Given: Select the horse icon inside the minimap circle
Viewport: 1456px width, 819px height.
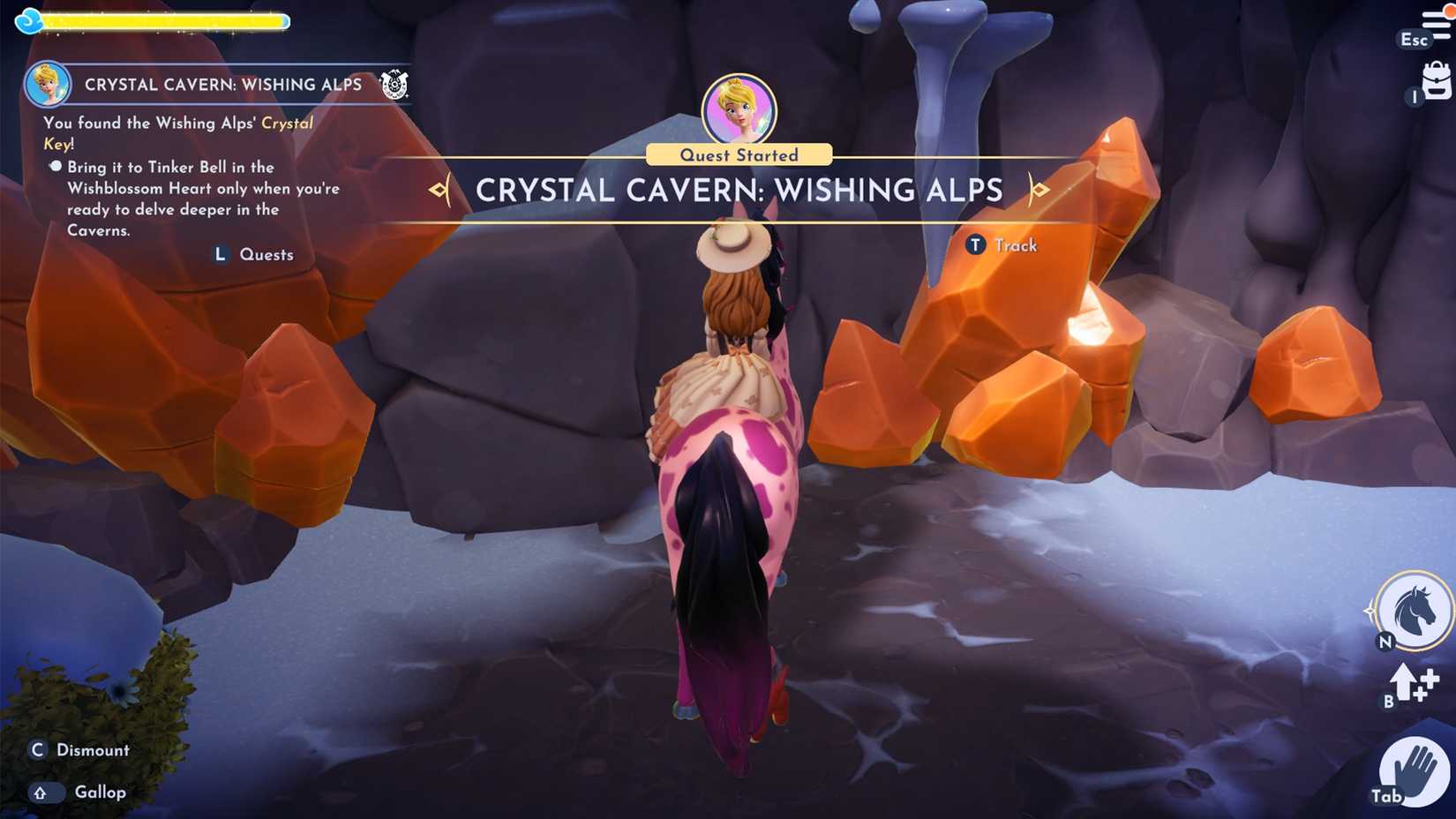Looking at the screenshot, I should tap(1415, 612).
